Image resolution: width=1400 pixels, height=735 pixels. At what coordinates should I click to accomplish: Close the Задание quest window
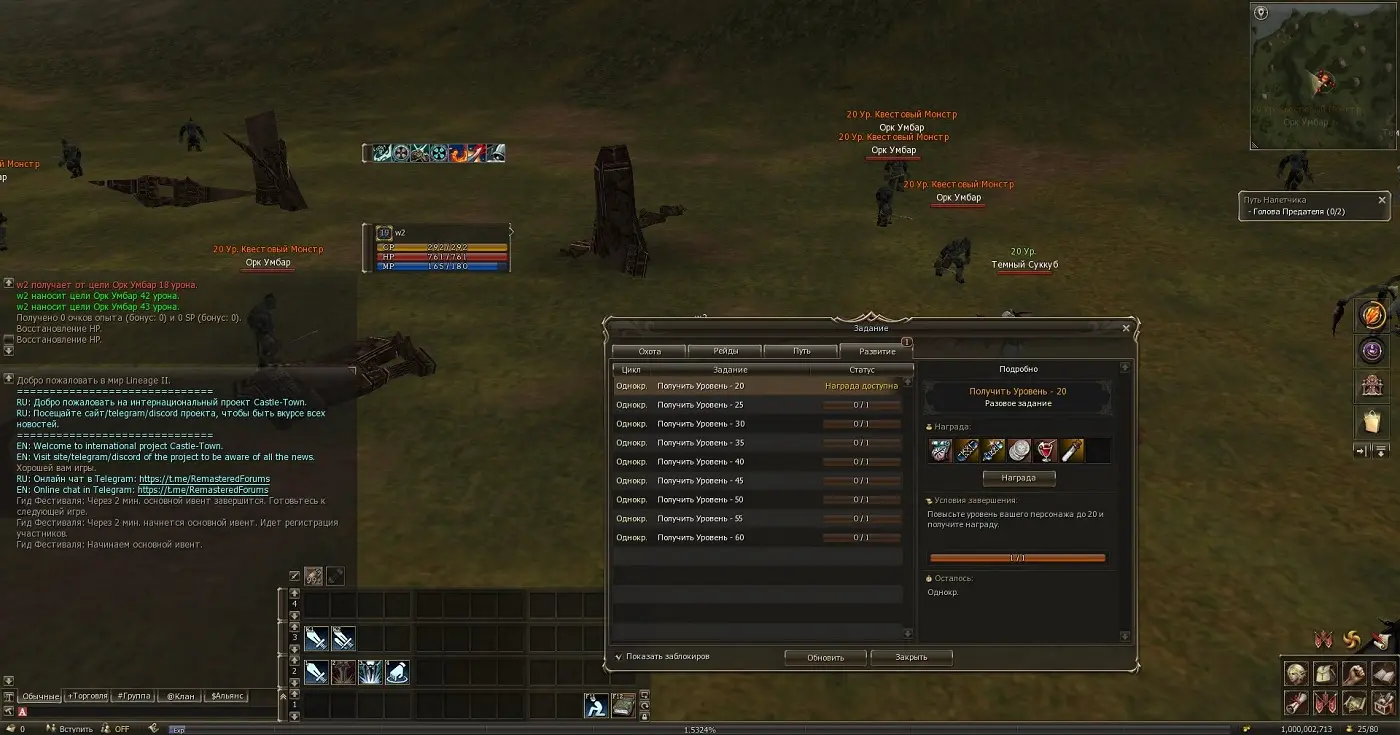1126,328
